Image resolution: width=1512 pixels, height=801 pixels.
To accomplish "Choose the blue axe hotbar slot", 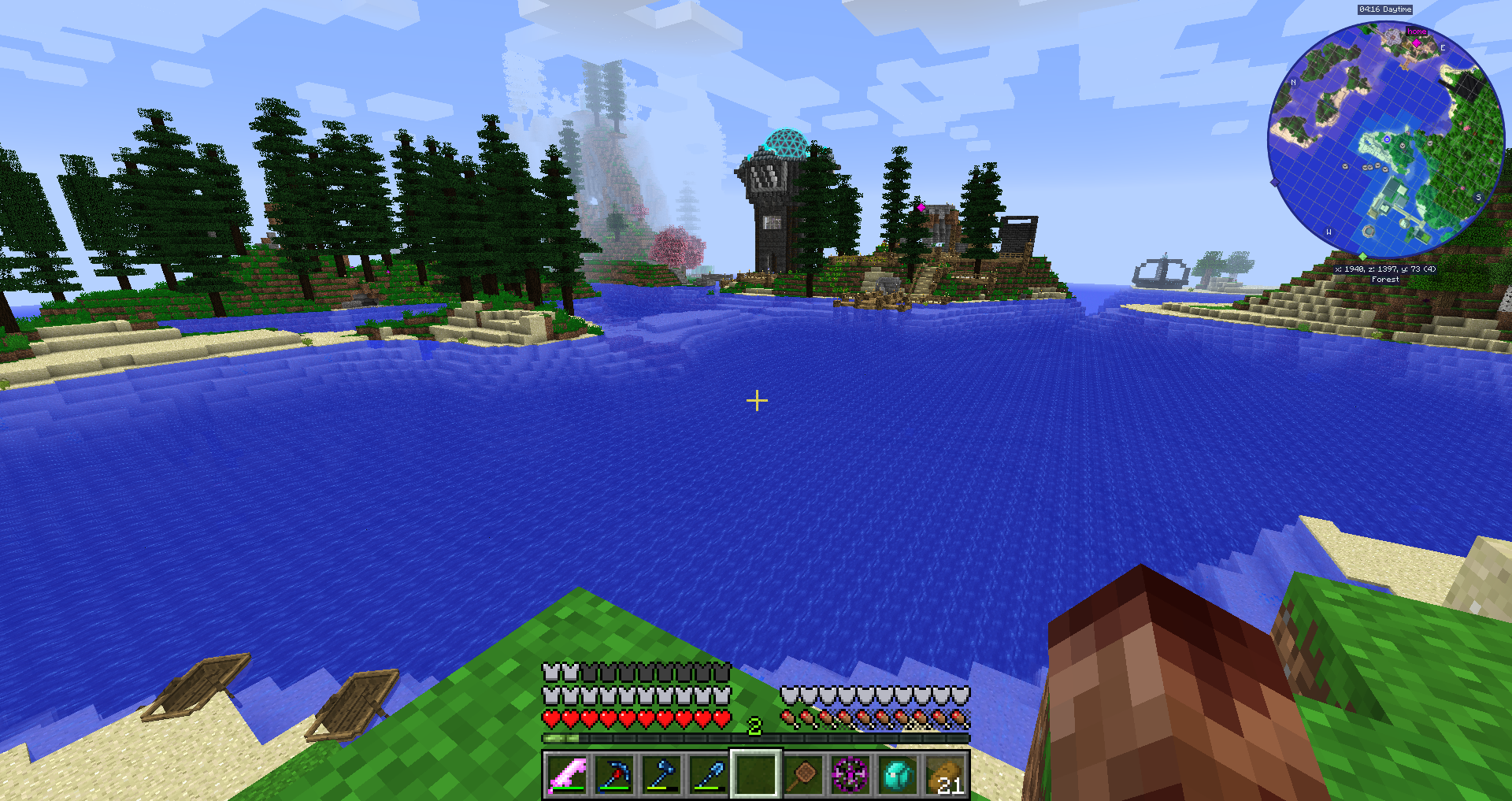I will tap(661, 775).
